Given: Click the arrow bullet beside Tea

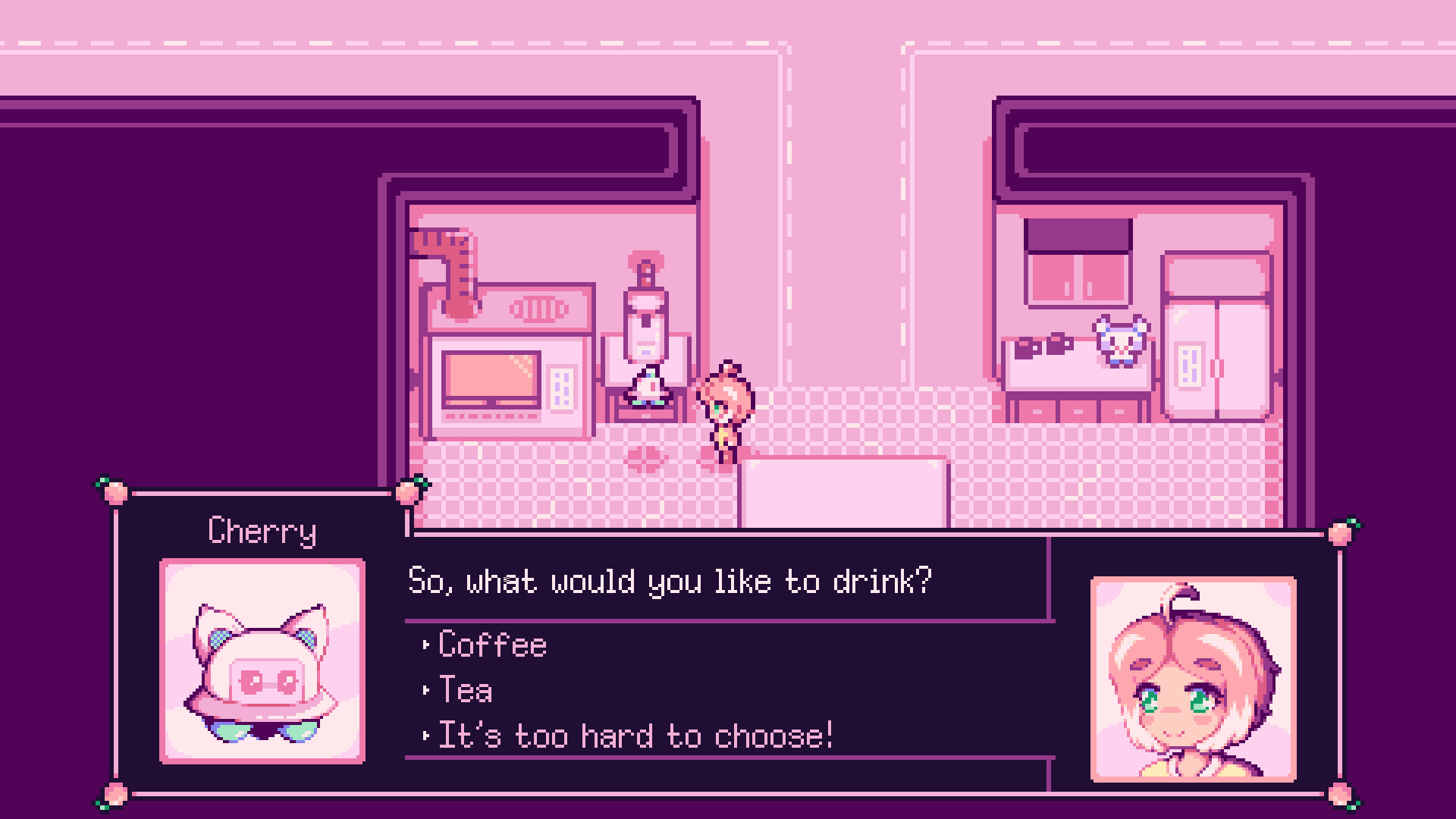Looking at the screenshot, I should (425, 690).
